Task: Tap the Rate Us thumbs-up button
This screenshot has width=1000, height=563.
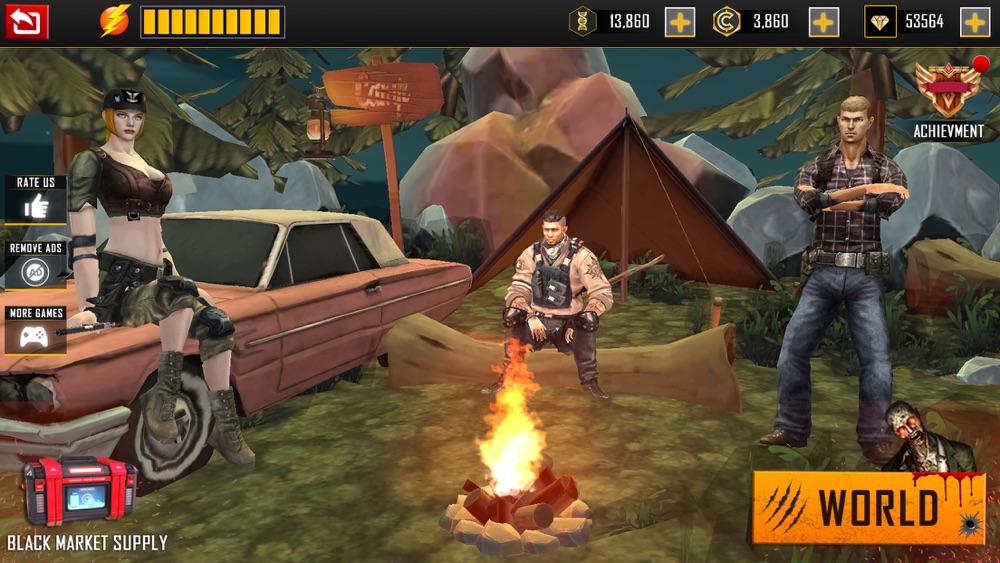Action: pos(36,206)
